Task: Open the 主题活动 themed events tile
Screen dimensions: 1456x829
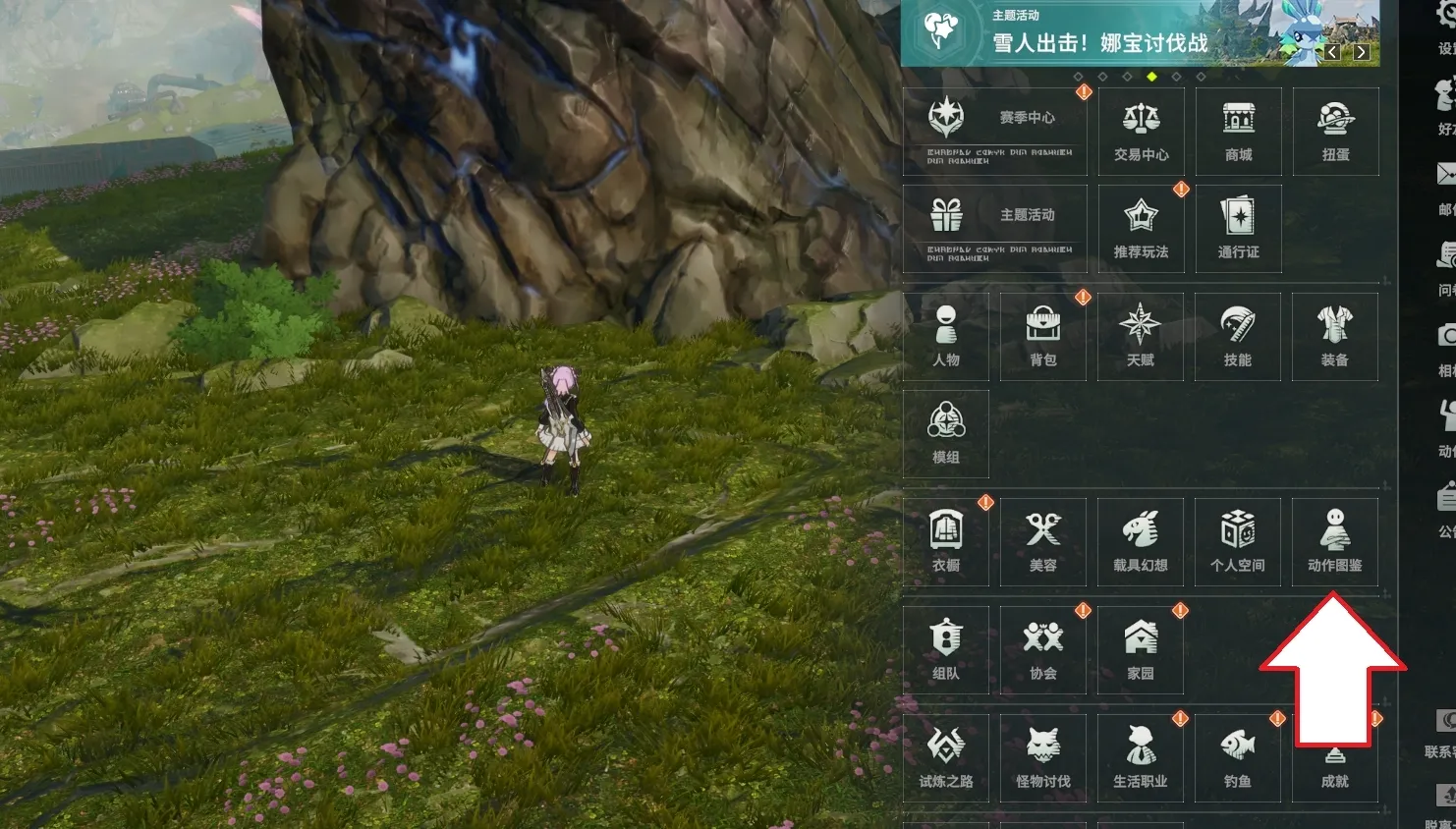Action: [994, 229]
